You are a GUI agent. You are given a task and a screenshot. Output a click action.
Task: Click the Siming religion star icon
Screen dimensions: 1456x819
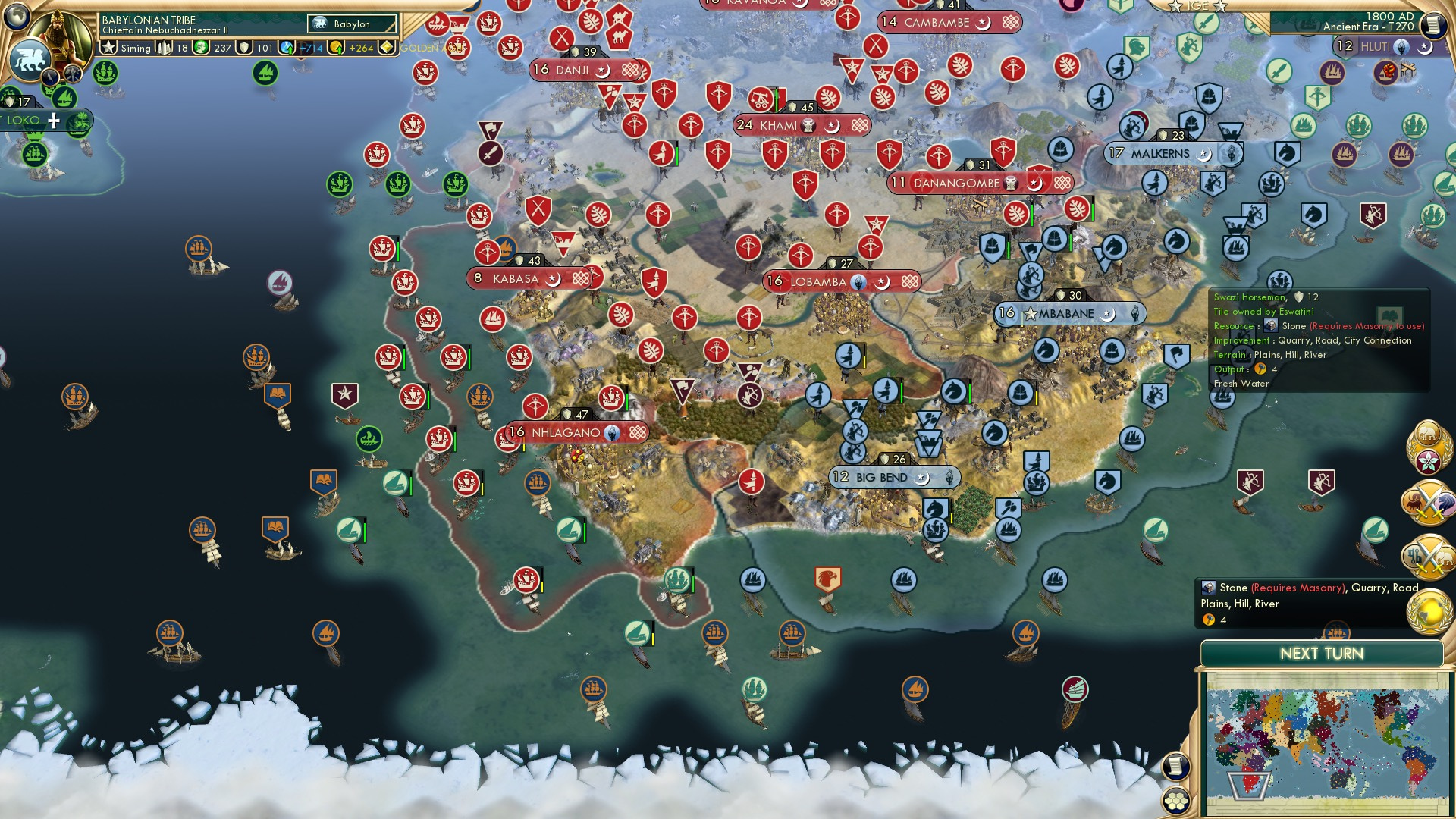point(109,48)
